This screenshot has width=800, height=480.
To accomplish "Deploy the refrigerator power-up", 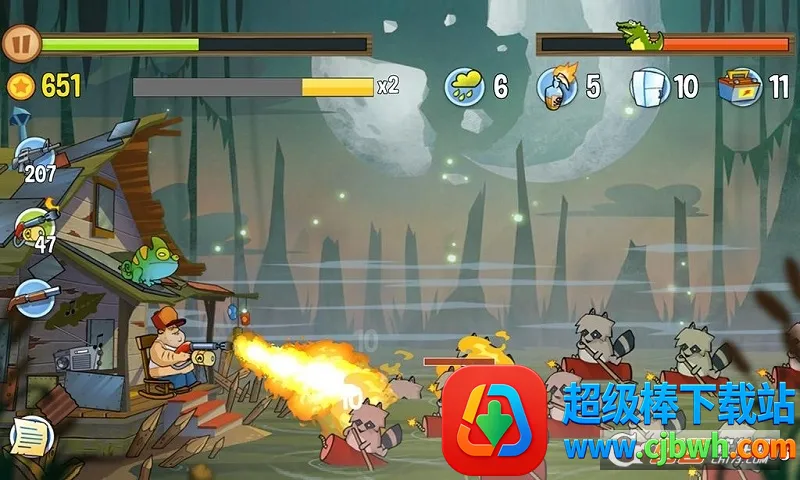I will point(649,86).
